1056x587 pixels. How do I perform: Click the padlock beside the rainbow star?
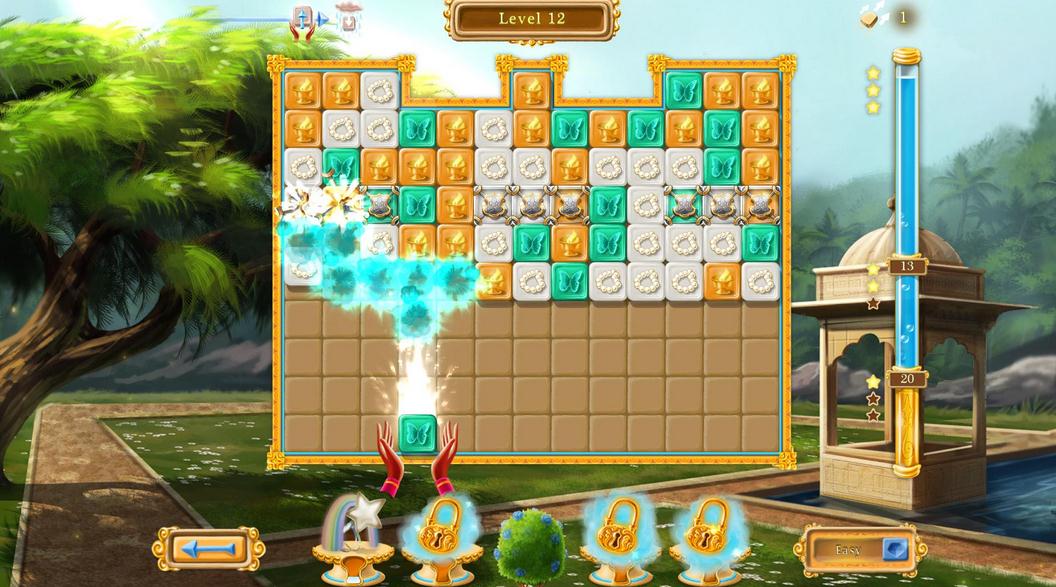click(441, 530)
